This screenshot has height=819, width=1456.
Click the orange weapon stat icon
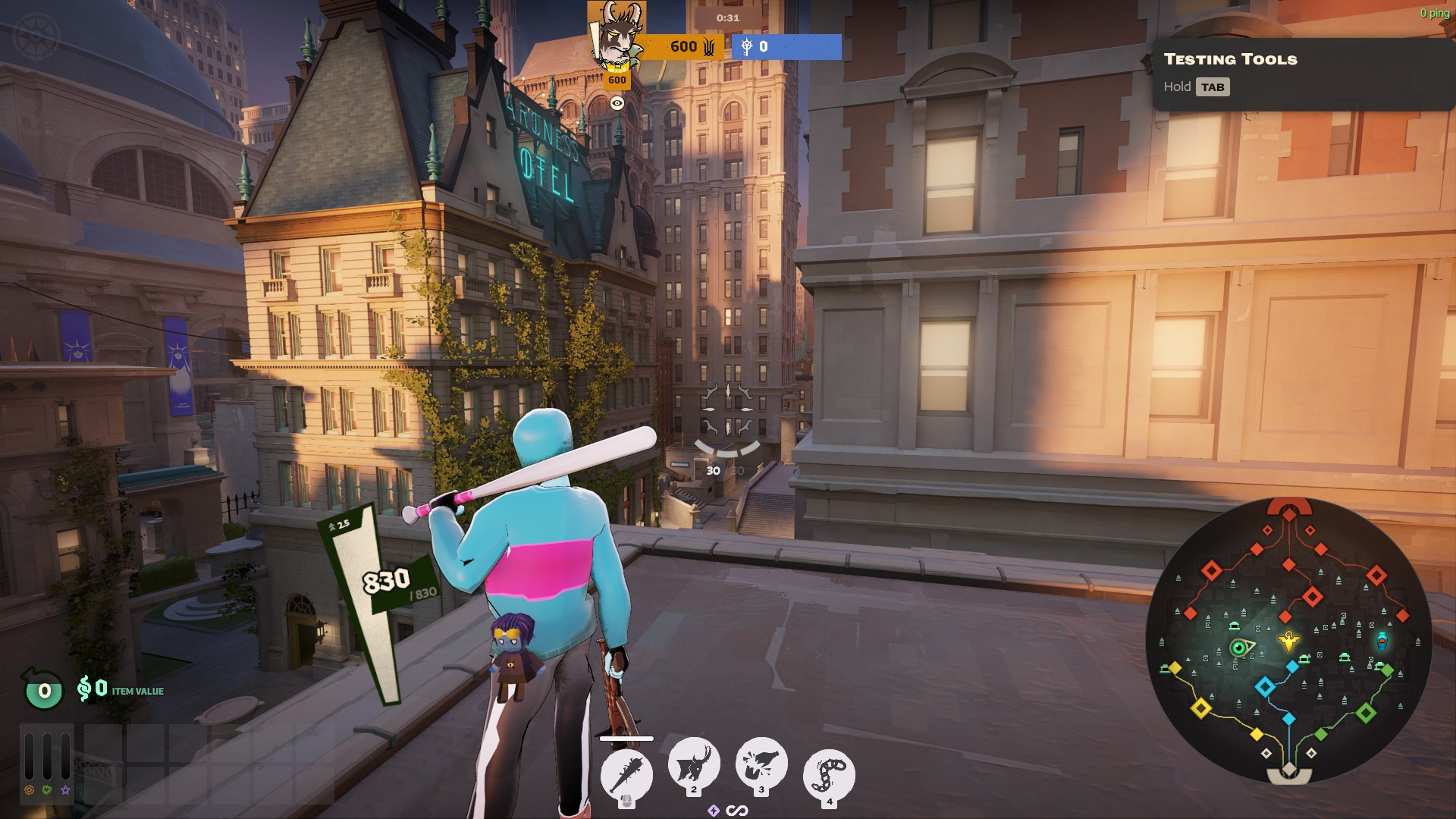(30, 790)
